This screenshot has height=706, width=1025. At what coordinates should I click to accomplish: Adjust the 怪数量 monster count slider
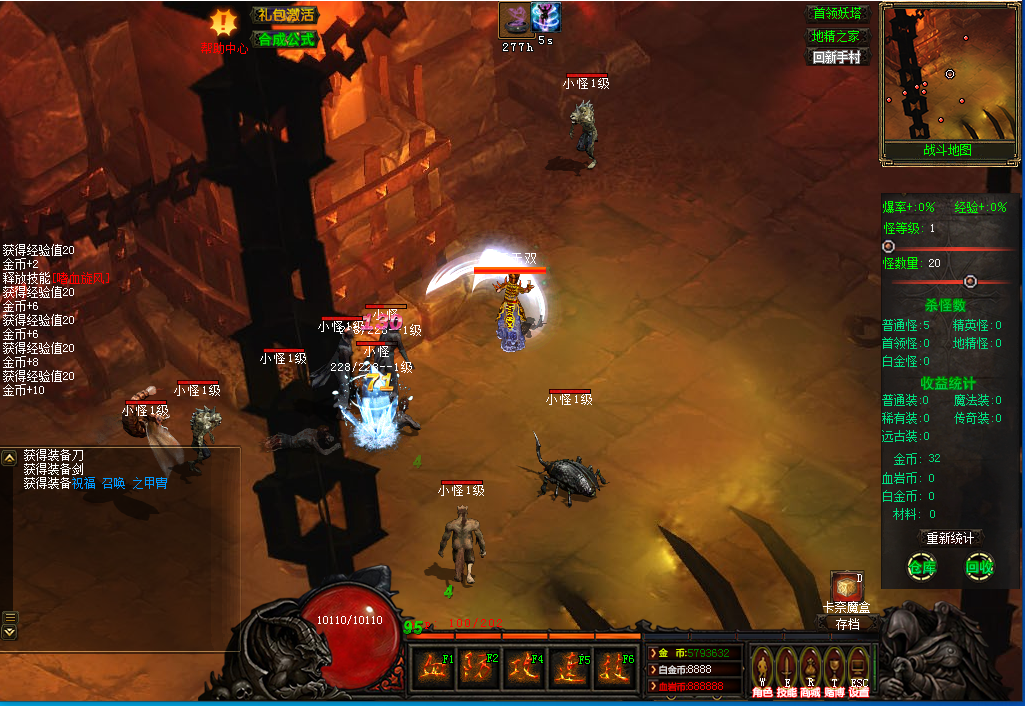[969, 282]
